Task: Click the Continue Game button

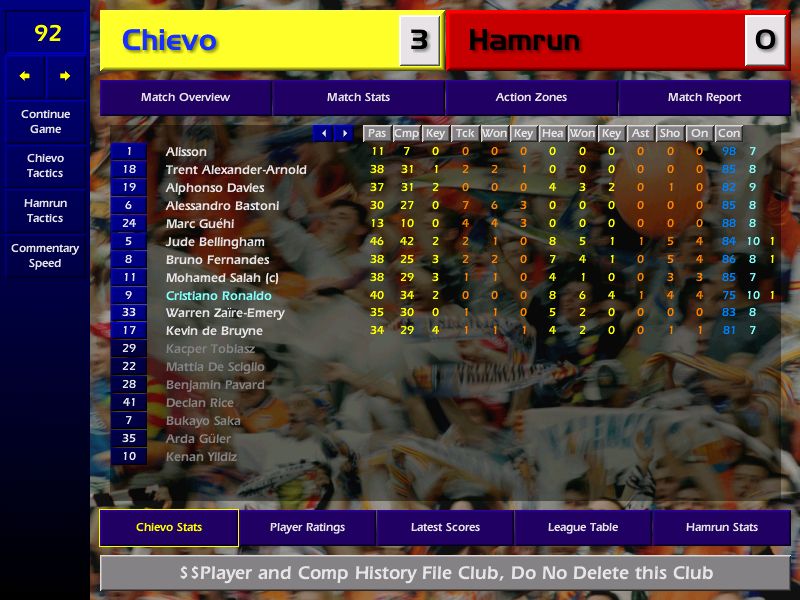Action: (45, 122)
